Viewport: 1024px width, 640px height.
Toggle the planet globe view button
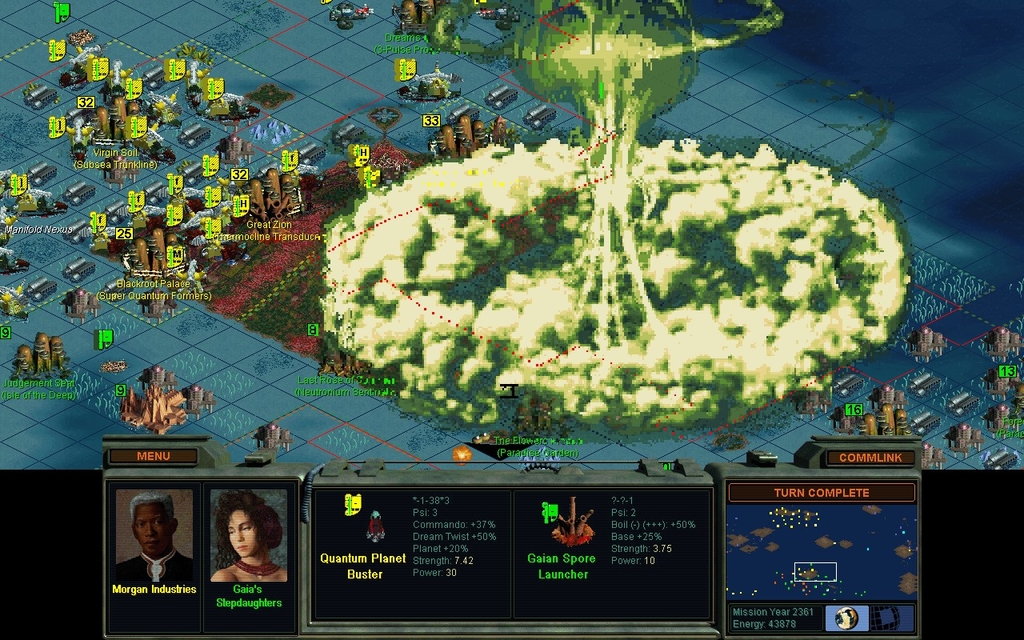[846, 618]
